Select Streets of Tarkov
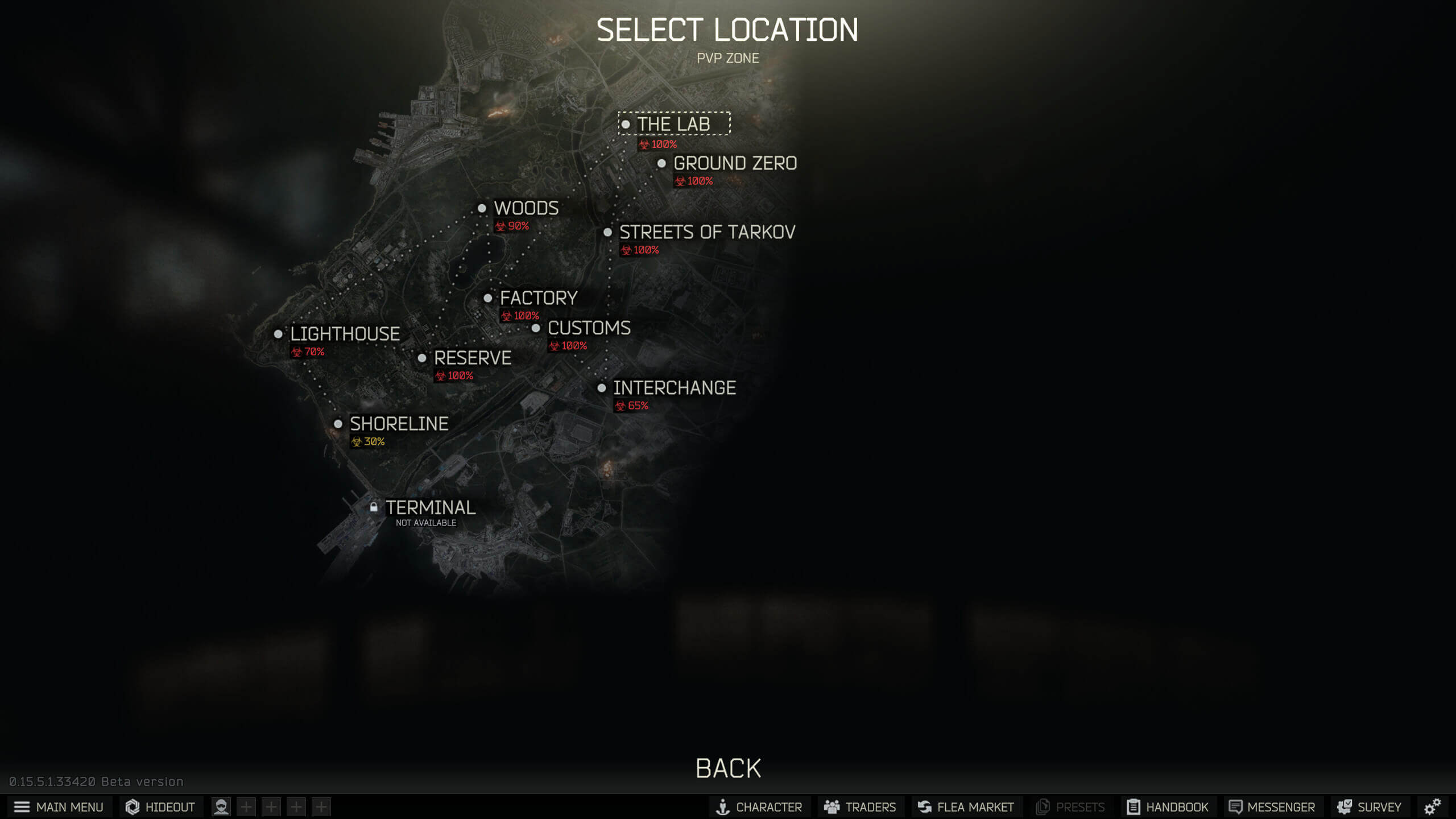This screenshot has width=1456, height=819. coord(706,232)
